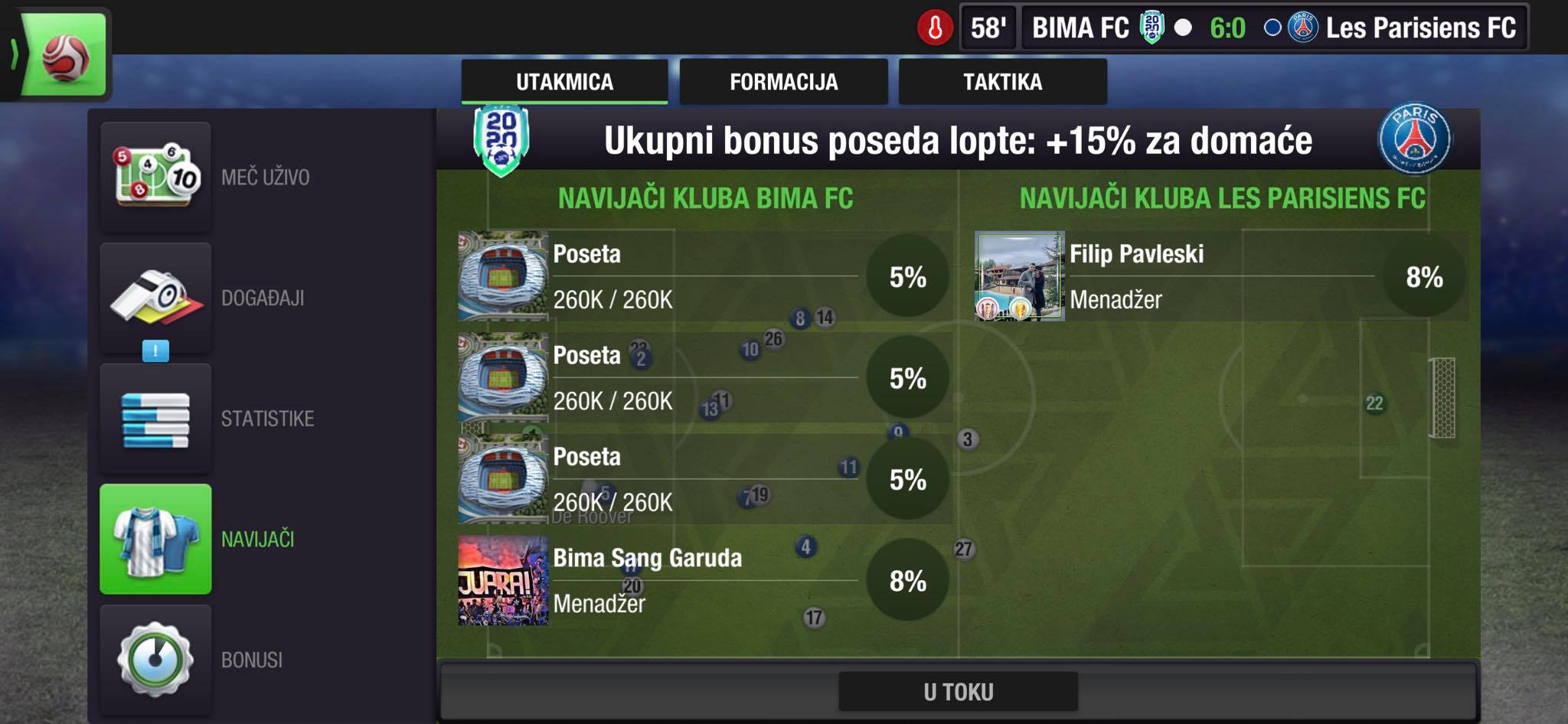Tap Filip Pavleski's profile photo
1568x724 pixels.
coord(1019,276)
